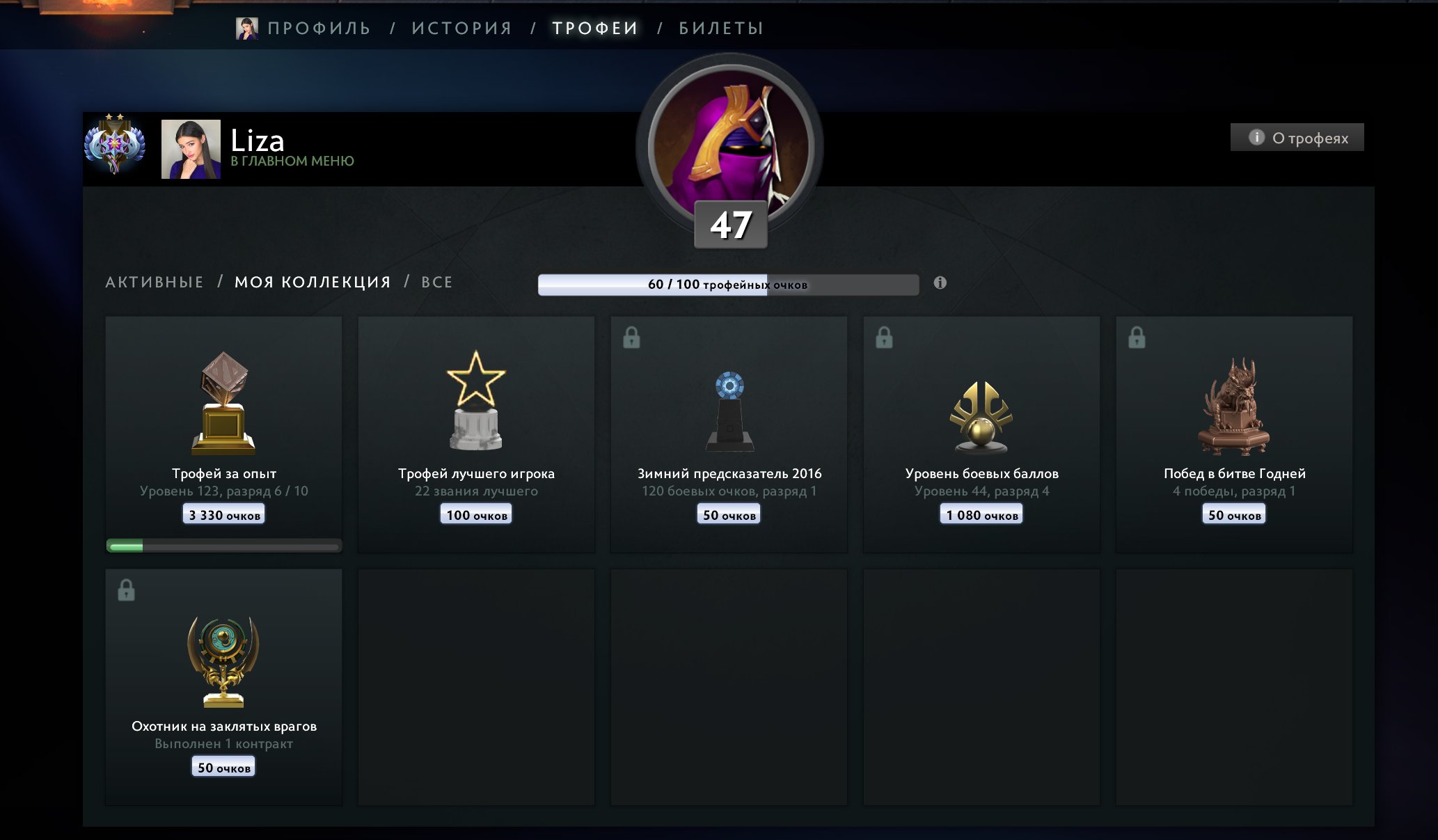The height and width of the screenshot is (840, 1438).
Task: Open the Зимний предсказатель 2016 trophy
Action: click(x=729, y=411)
